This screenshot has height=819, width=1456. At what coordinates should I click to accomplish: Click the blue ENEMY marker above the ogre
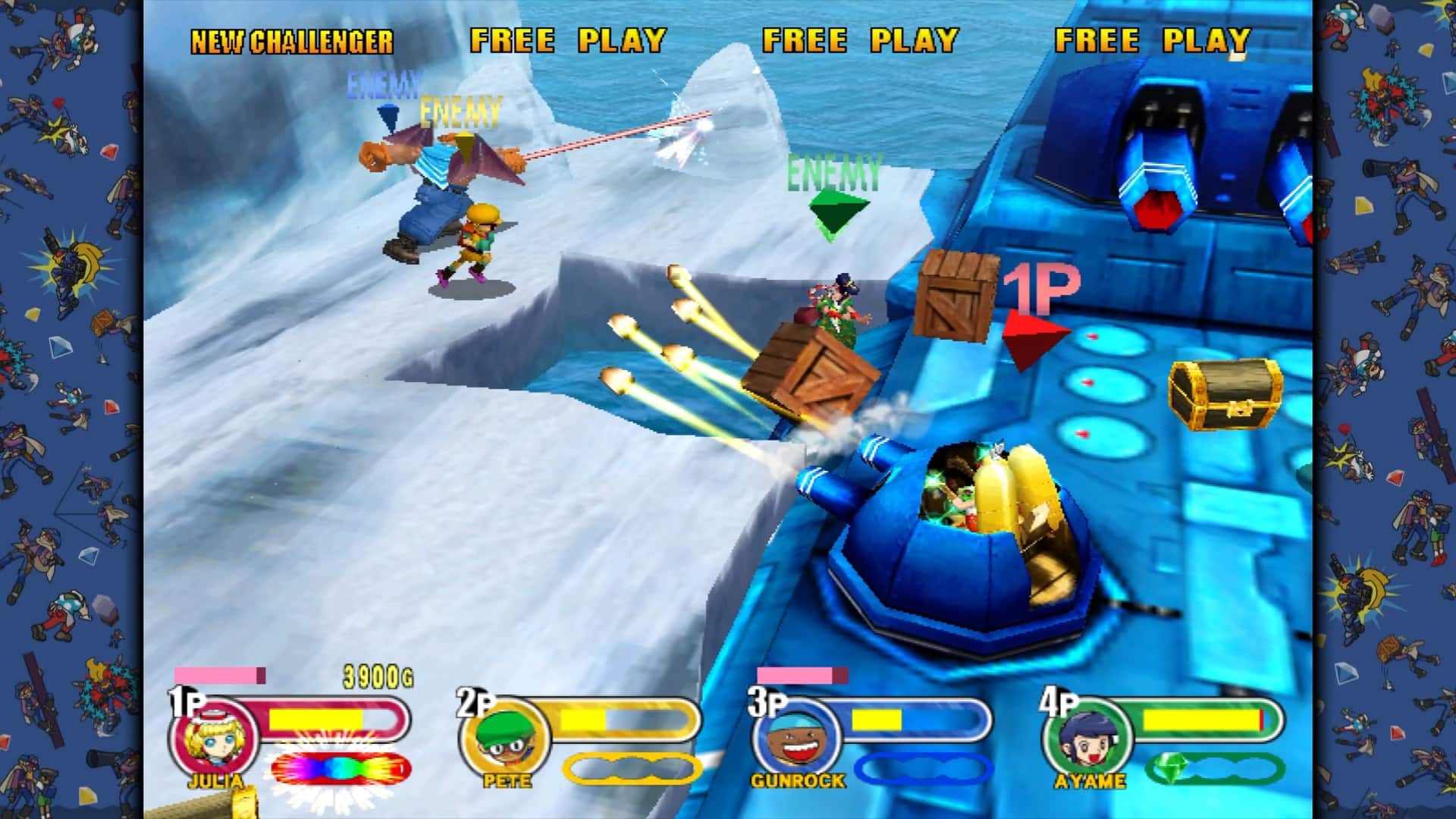click(383, 82)
